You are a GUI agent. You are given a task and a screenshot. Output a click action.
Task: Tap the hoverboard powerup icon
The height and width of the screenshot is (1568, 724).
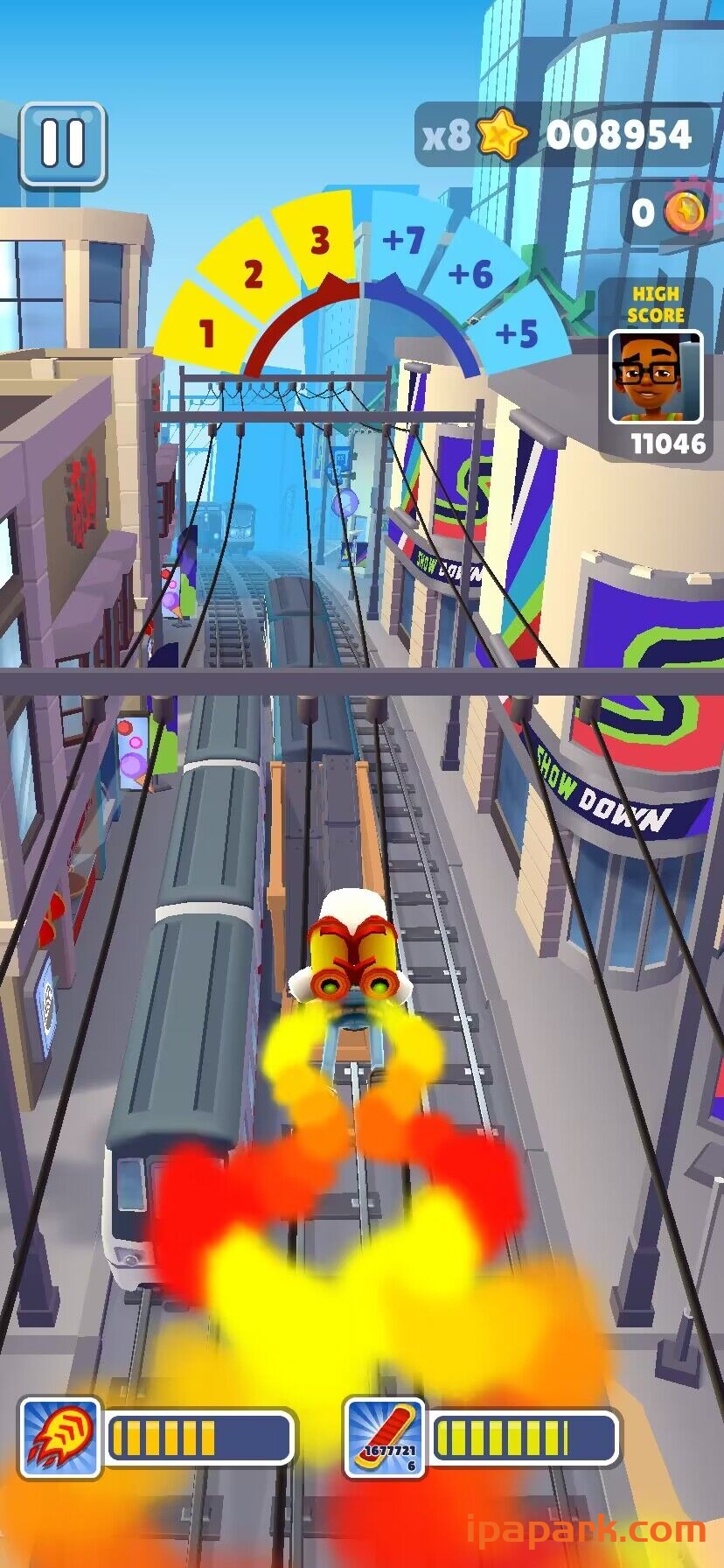point(385,1438)
